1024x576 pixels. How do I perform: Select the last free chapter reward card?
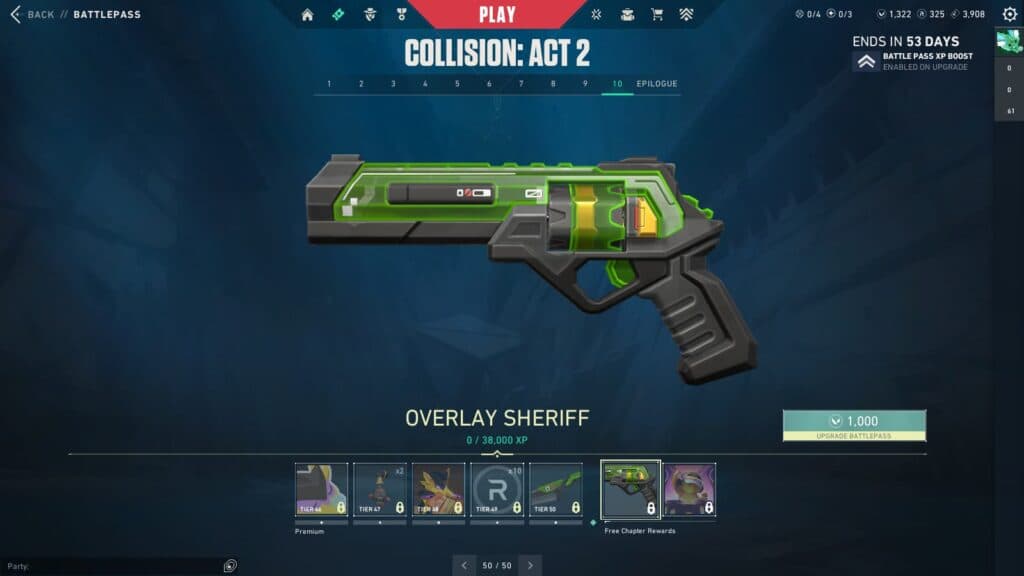click(x=690, y=490)
